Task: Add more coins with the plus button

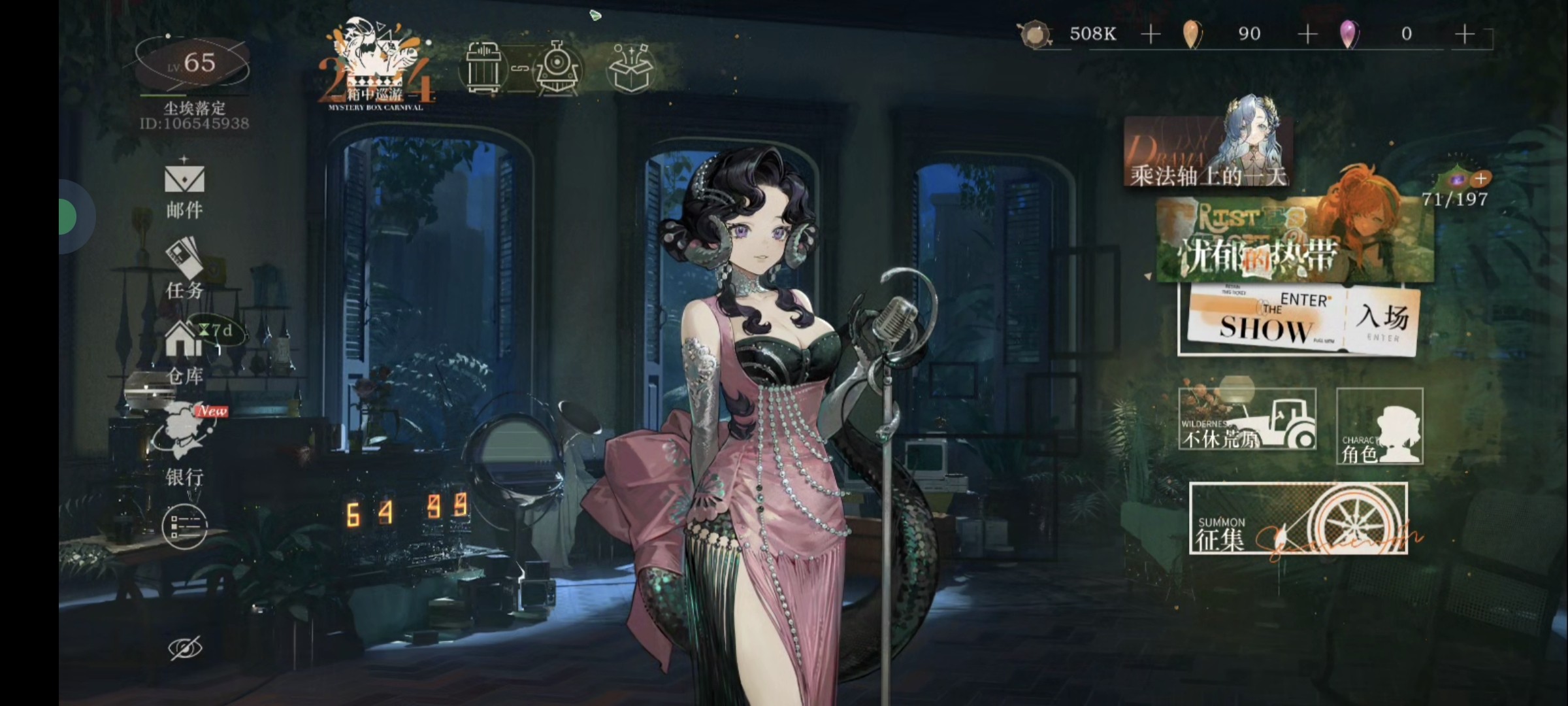Action: point(1151,34)
